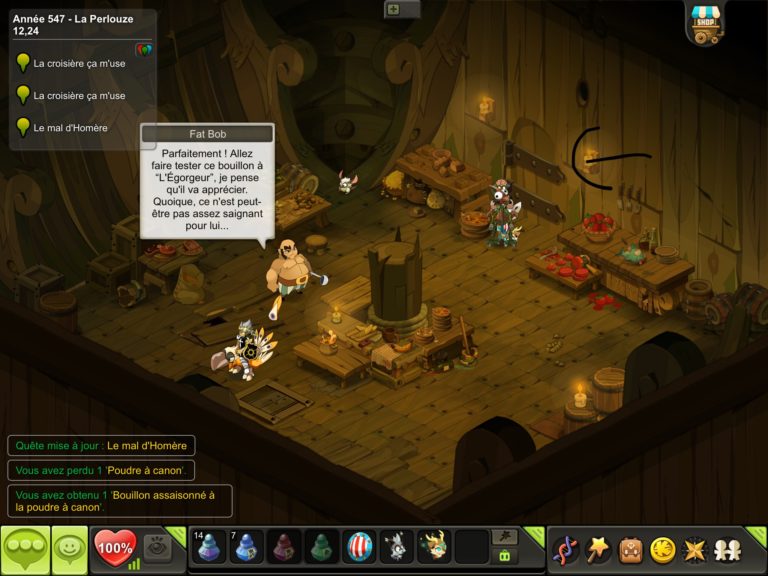The height and width of the screenshot is (576, 768).
Task: Open the smiley emote menu
Action: click(69, 549)
